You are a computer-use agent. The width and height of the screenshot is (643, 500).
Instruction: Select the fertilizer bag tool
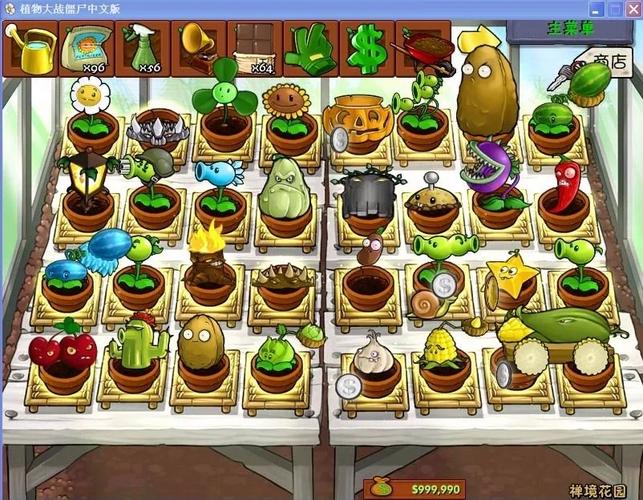[x=86, y=50]
